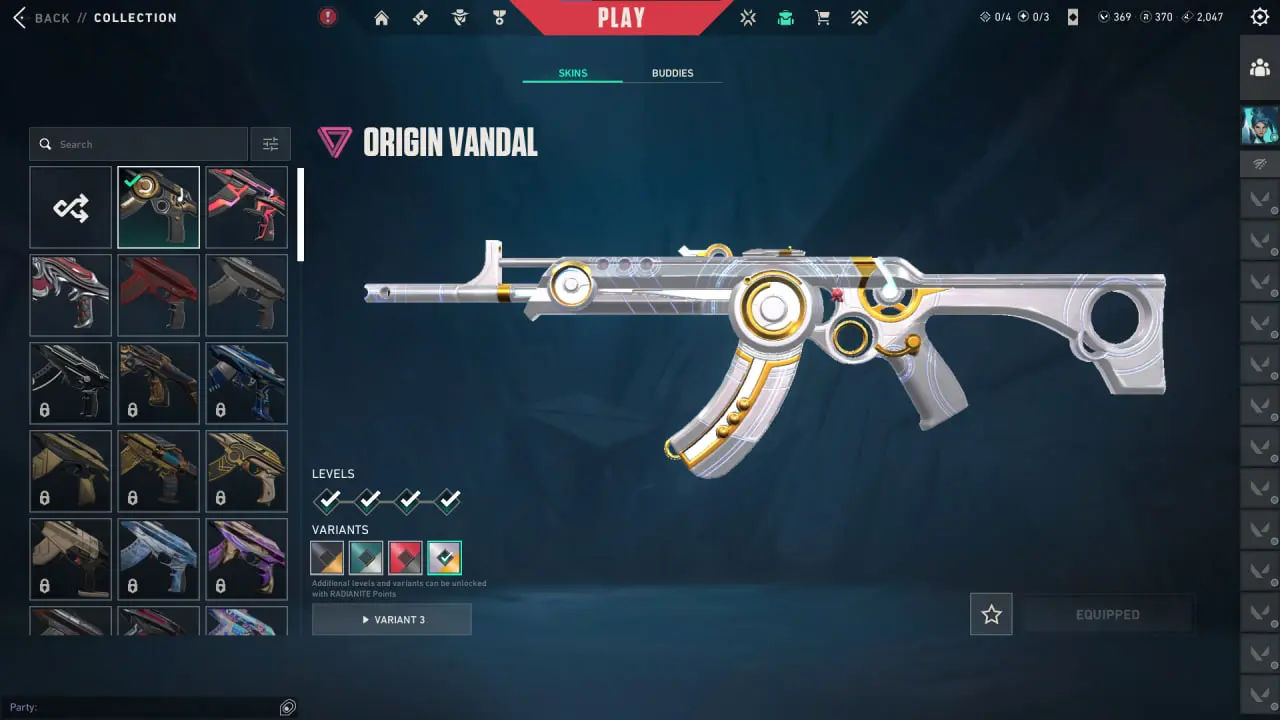The width and height of the screenshot is (1280, 720).
Task: Select the first Levels checkmark
Action: [328, 500]
